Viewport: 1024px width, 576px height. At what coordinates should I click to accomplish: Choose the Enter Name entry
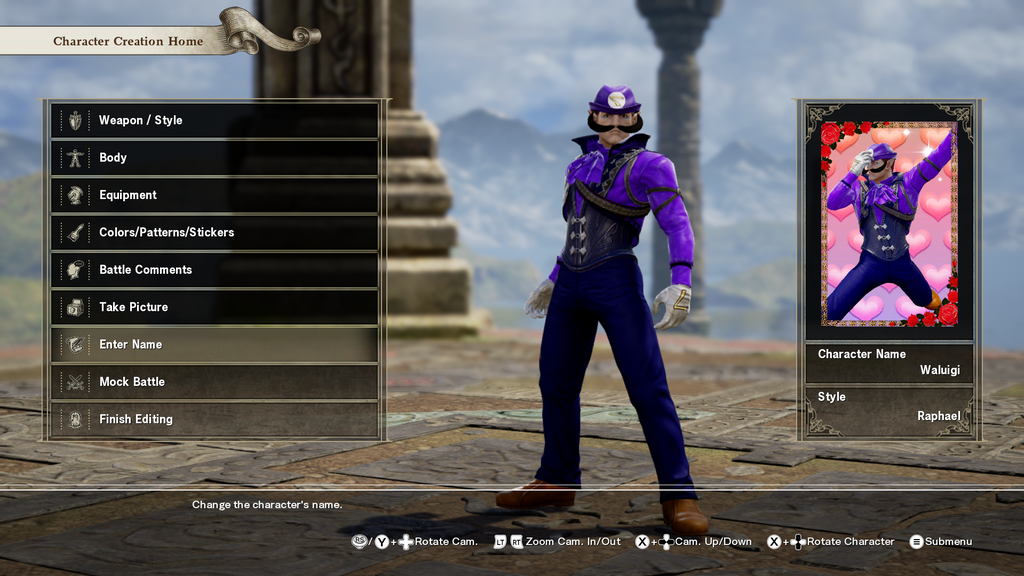pyautogui.click(x=214, y=344)
